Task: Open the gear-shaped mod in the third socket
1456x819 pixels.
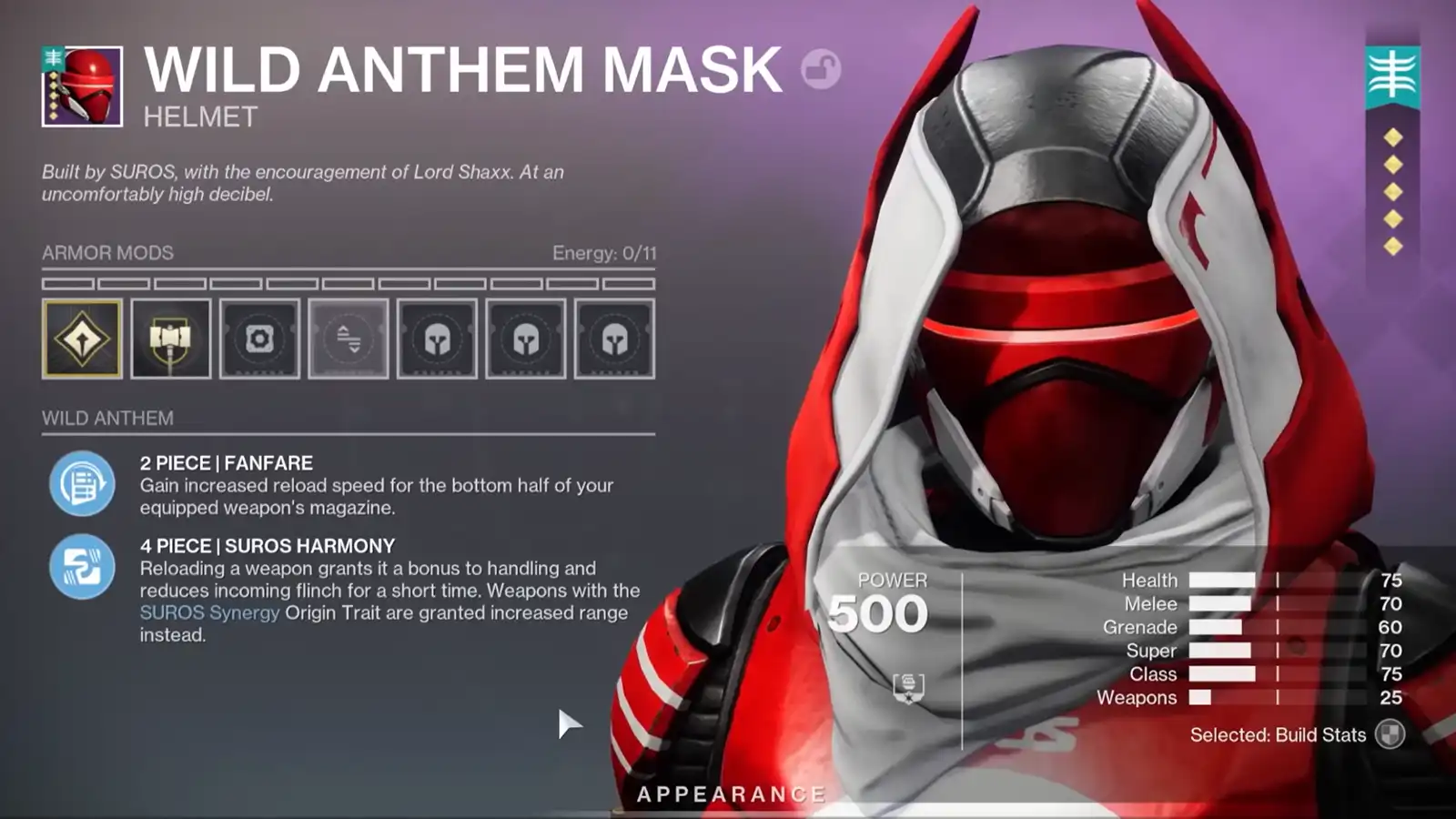Action: [260, 339]
